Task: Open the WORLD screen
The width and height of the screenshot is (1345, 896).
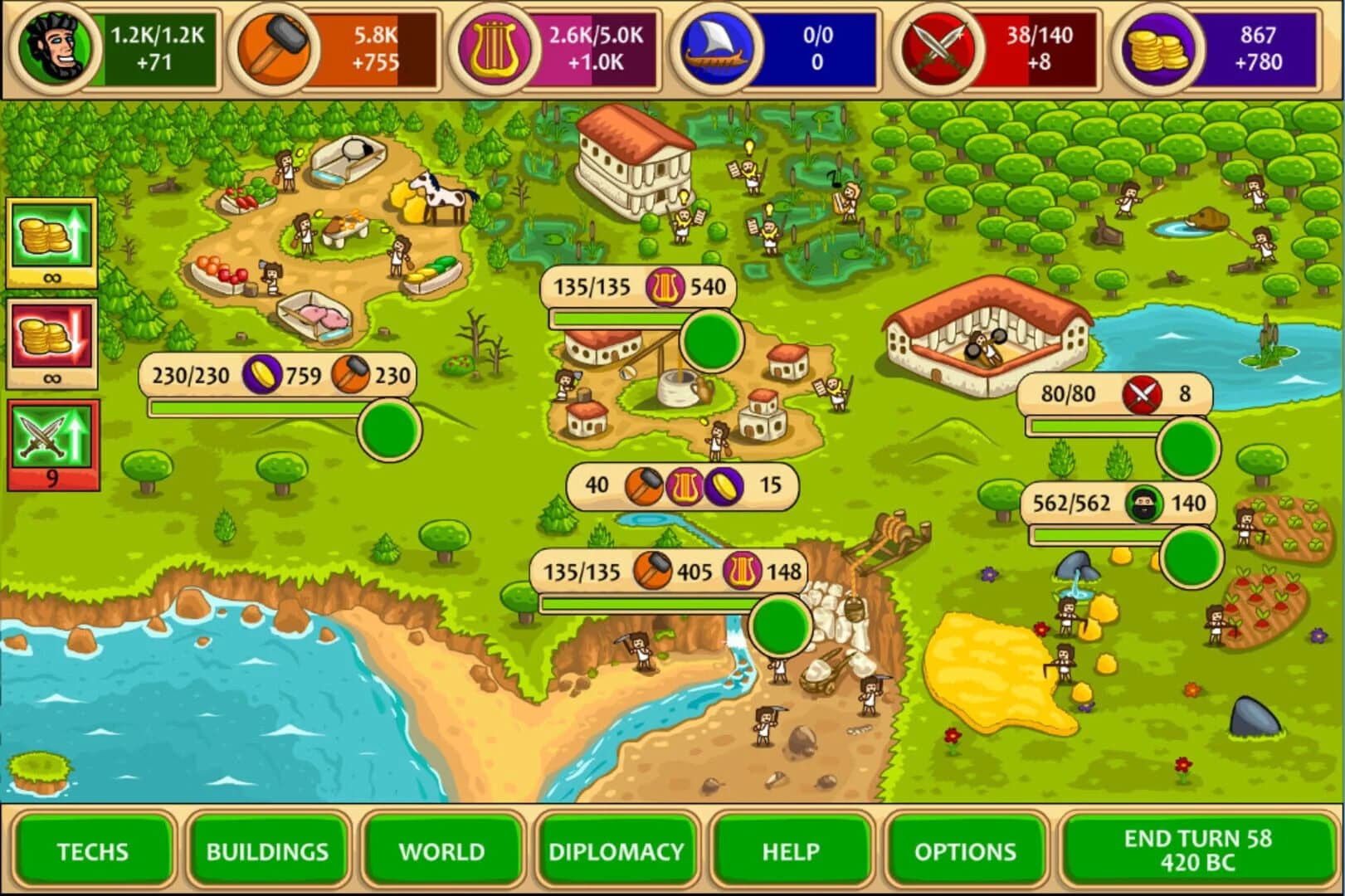Action: [x=442, y=850]
